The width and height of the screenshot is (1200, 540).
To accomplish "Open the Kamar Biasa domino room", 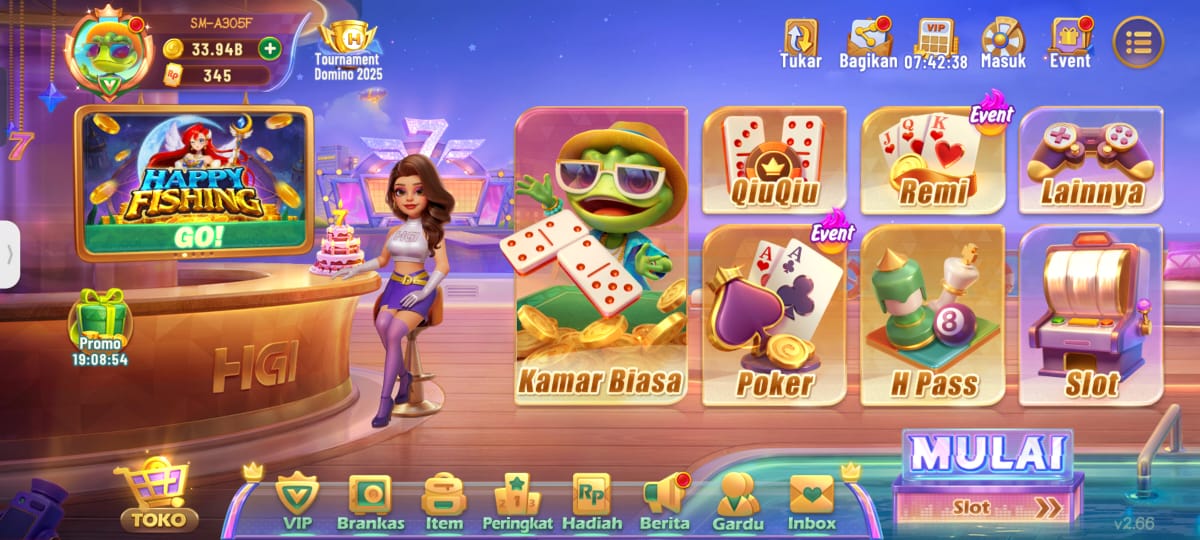I will [601, 257].
